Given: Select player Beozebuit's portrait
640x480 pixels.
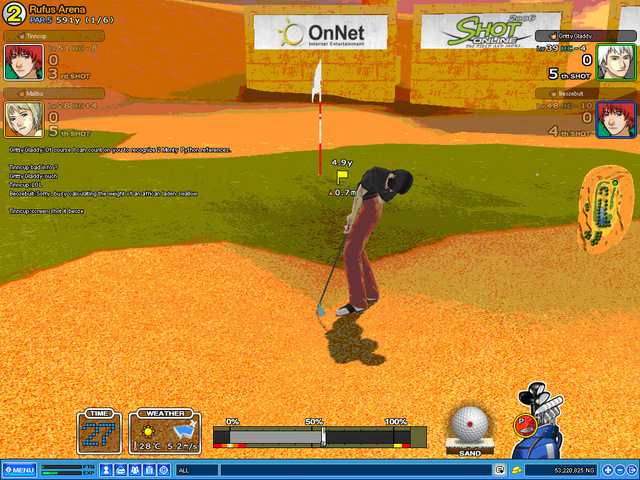Looking at the screenshot, I should pos(611,120).
